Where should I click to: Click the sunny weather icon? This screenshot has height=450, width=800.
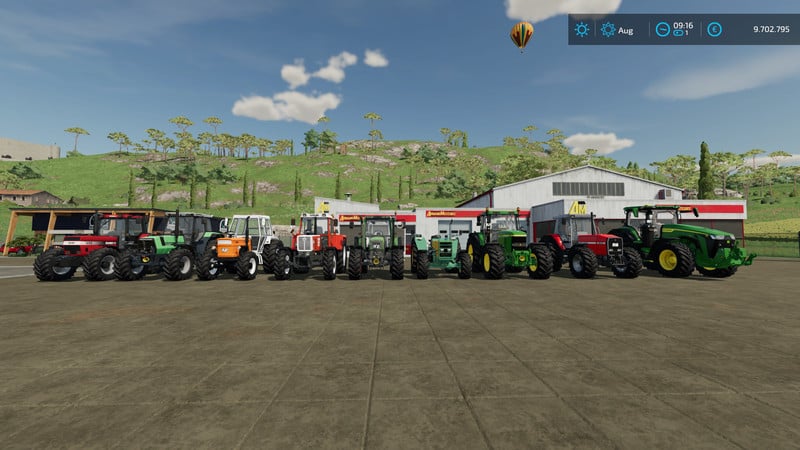(581, 29)
